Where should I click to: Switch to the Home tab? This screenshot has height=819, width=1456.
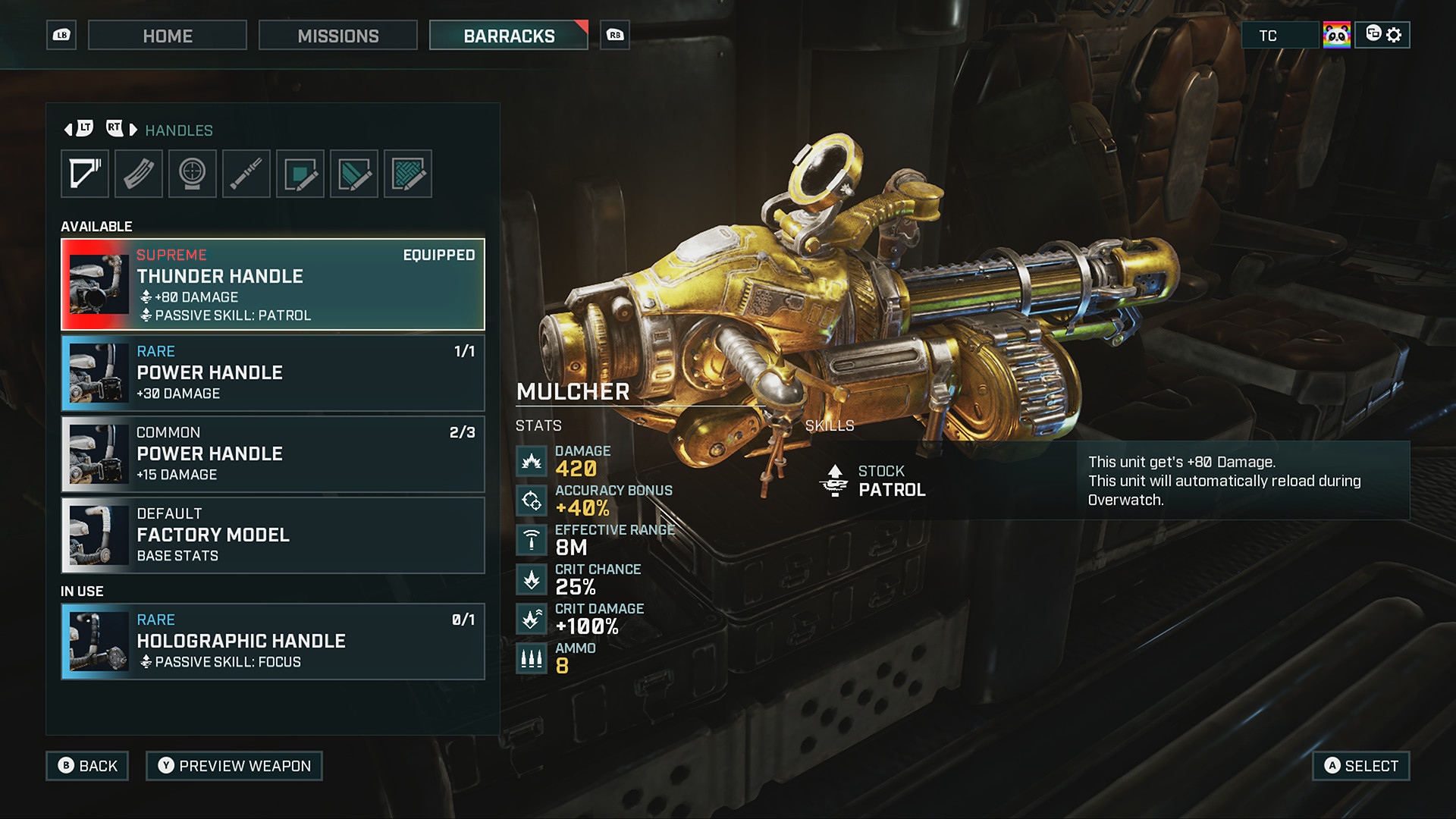click(167, 35)
